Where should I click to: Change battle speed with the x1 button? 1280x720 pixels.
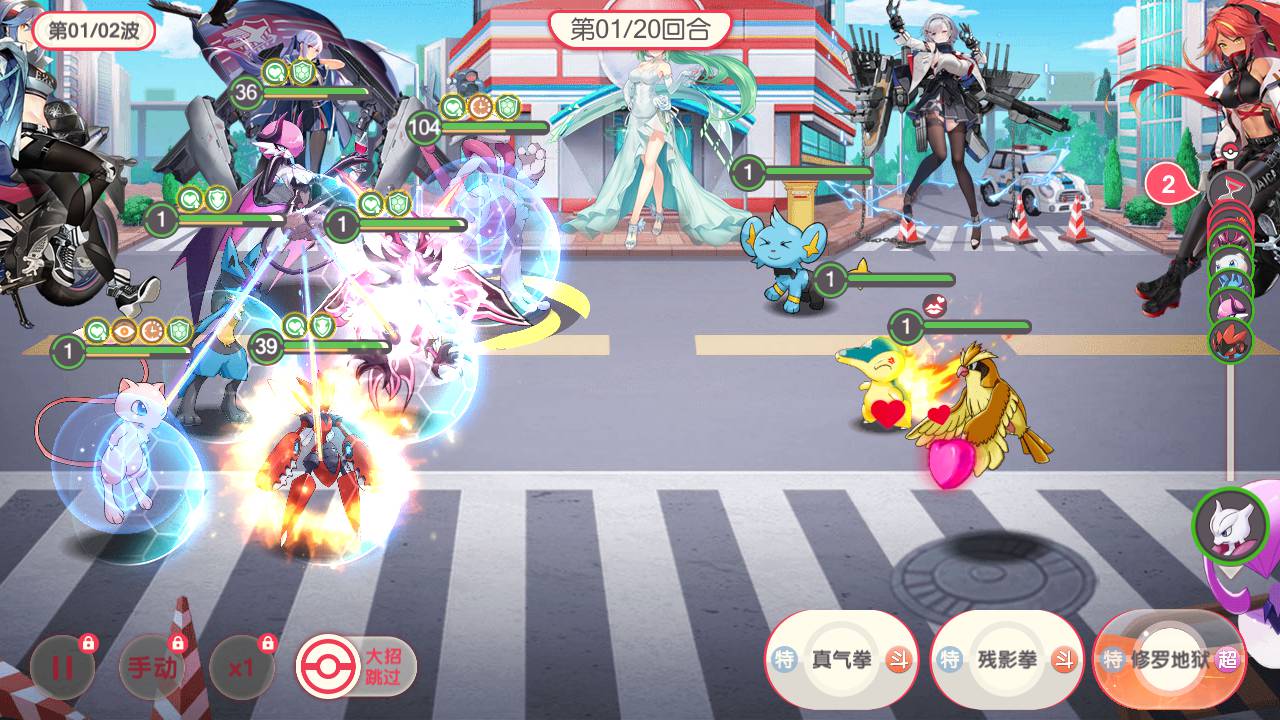(241, 667)
